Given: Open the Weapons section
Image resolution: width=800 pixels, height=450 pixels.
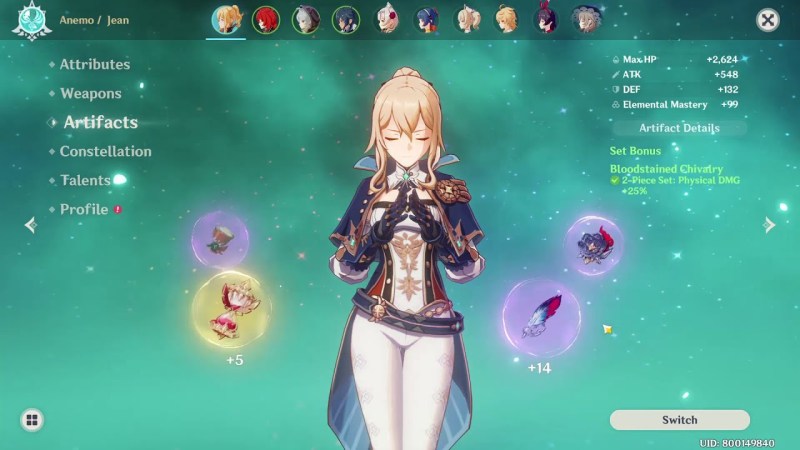Looking at the screenshot, I should click(90, 94).
